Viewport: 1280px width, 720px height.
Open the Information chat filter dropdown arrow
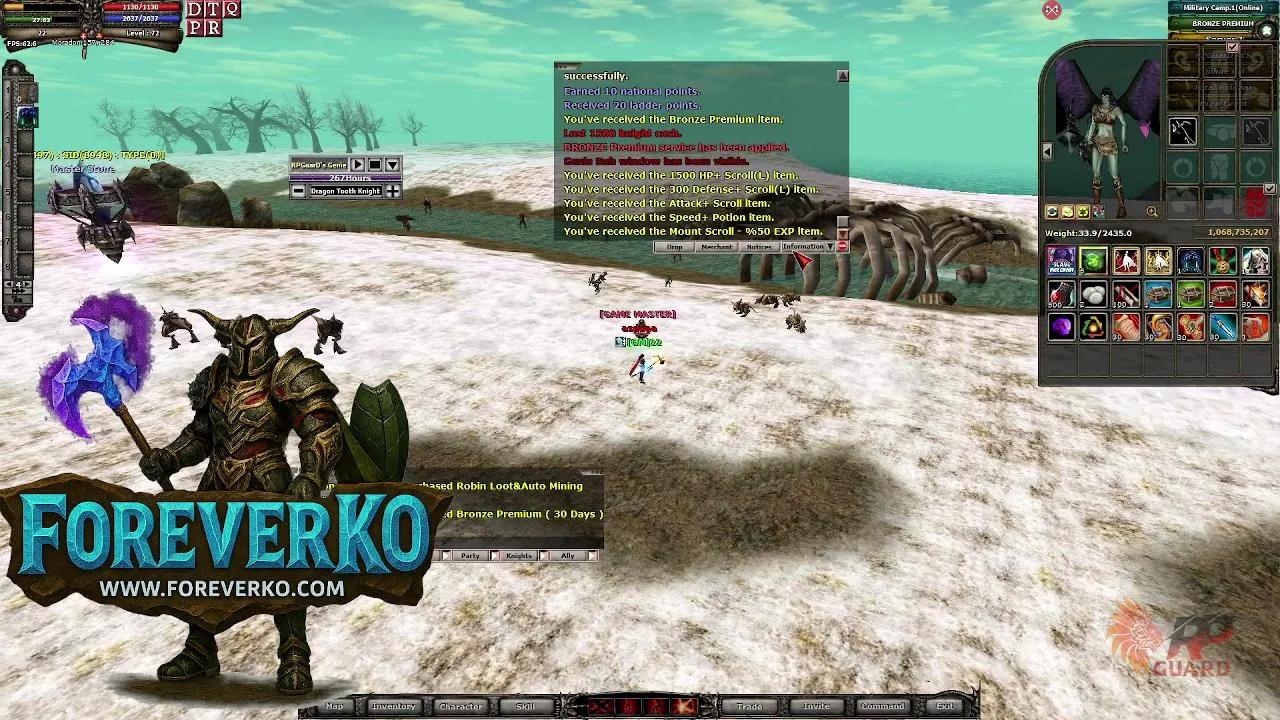click(830, 246)
